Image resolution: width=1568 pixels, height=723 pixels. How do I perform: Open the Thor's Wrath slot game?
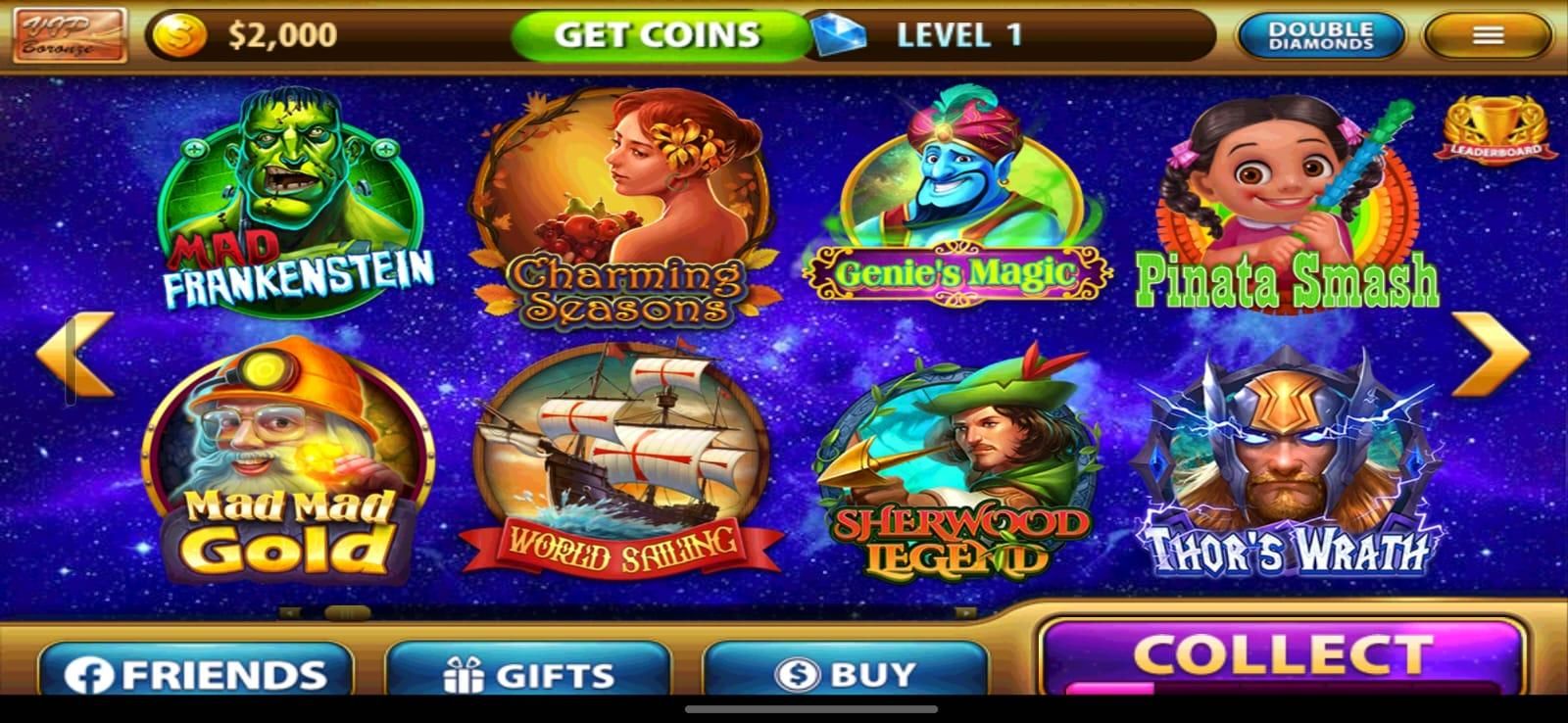pos(1284,460)
